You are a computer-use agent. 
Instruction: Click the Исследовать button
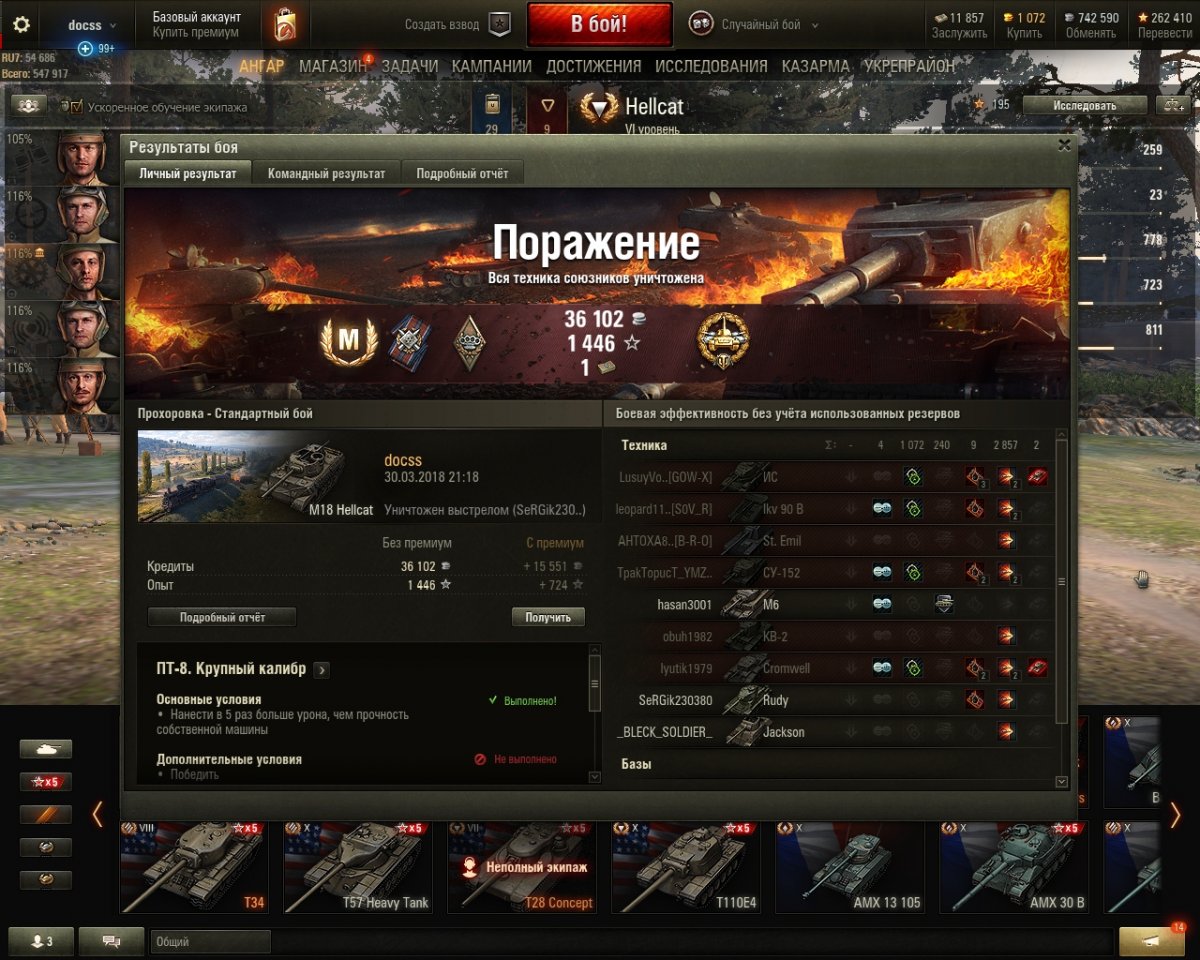(1084, 105)
